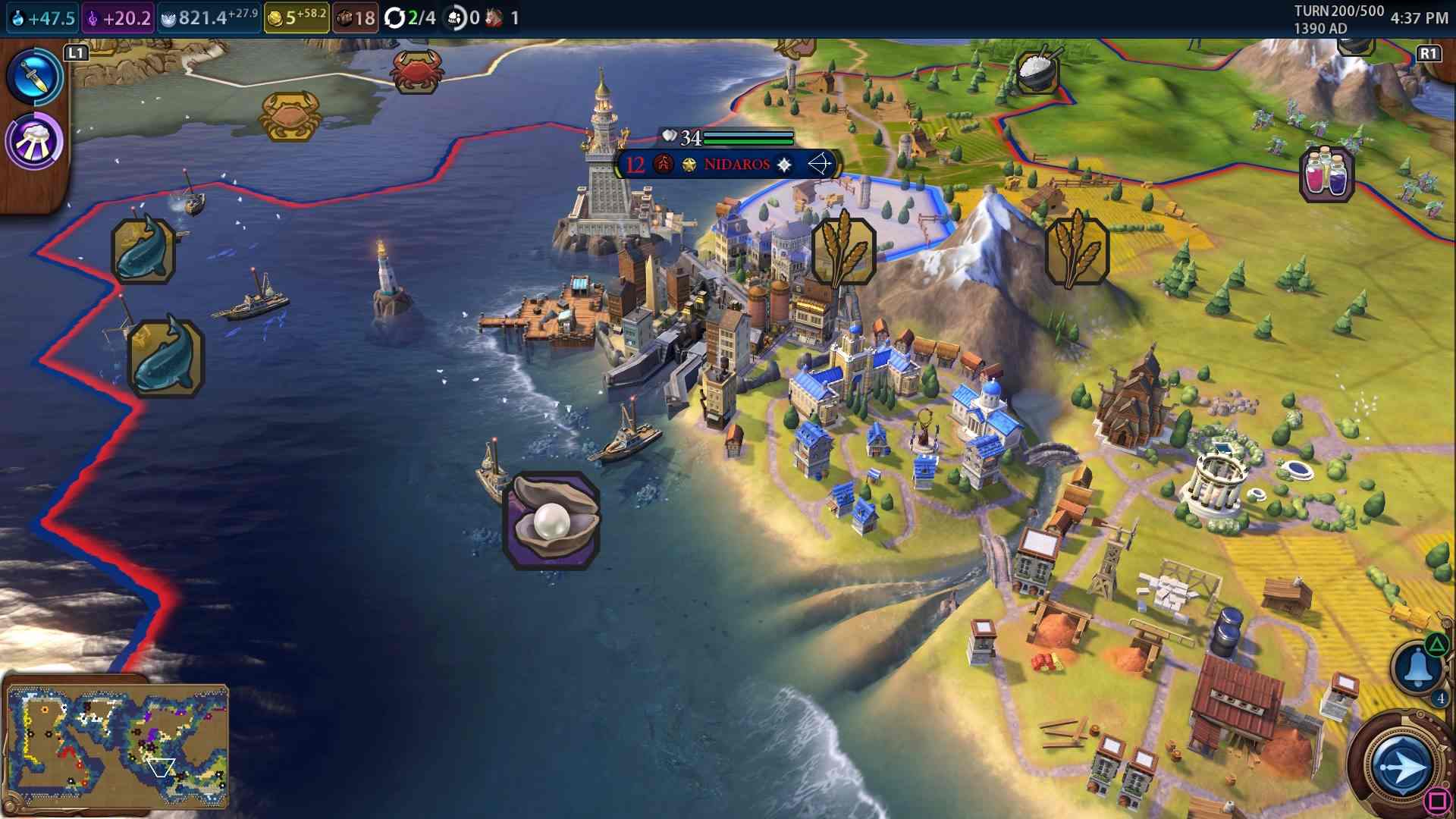The image size is (1456, 819).
Task: Open the gold treasury display
Action: [x=297, y=17]
